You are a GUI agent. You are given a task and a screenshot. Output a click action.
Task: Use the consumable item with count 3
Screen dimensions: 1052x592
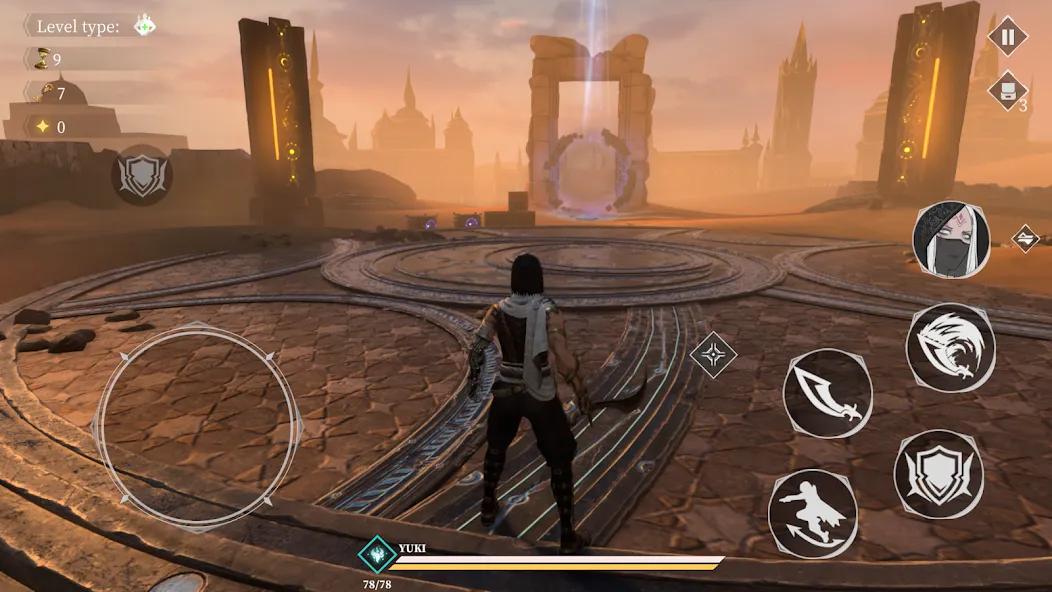(1007, 92)
